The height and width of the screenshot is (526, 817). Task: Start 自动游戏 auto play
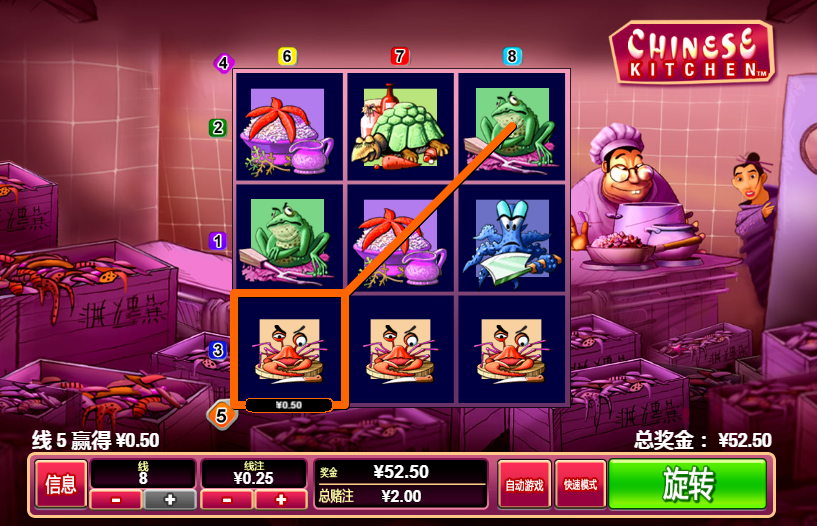(525, 485)
